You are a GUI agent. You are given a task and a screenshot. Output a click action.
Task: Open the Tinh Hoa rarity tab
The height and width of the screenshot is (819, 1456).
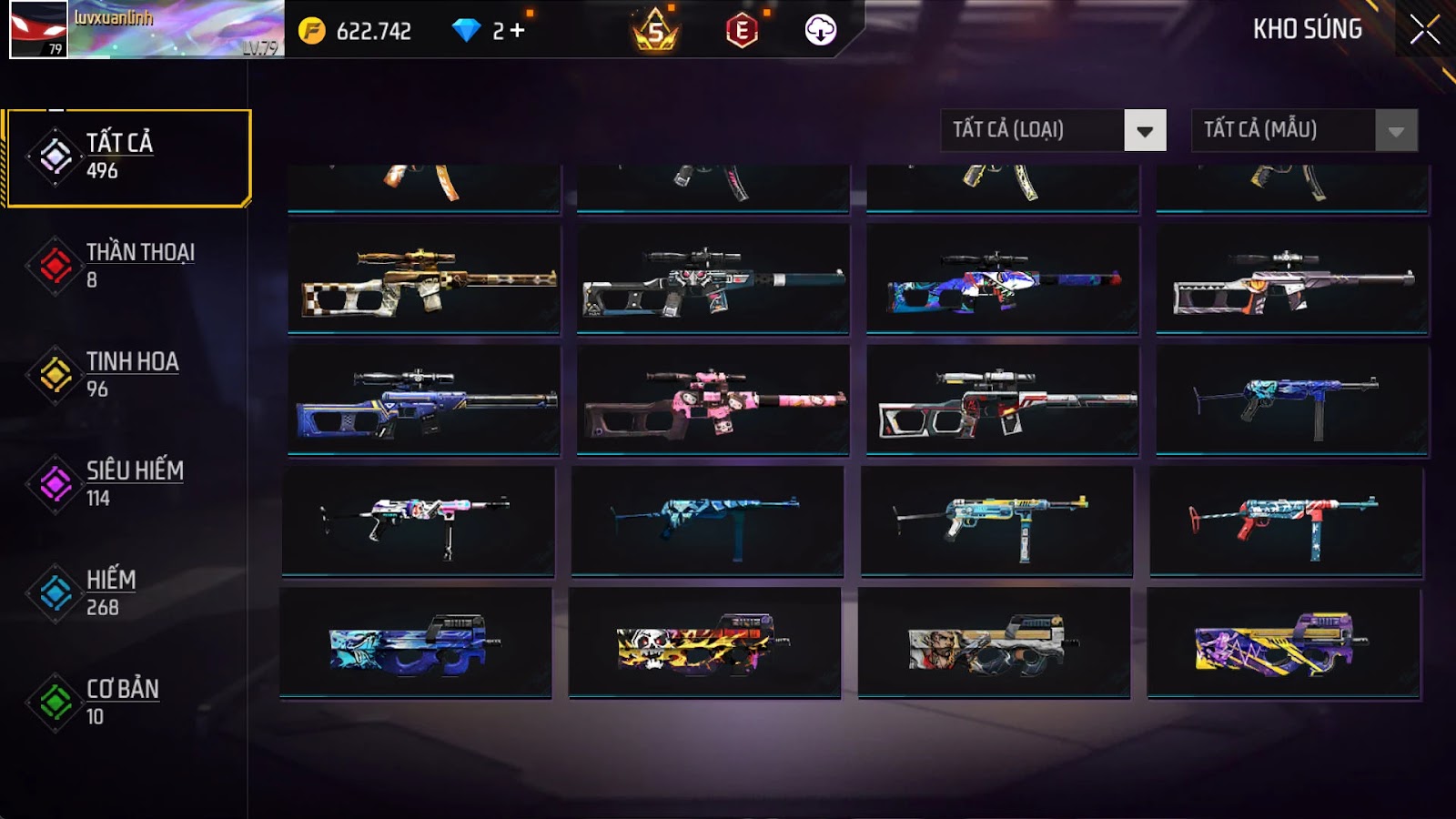[127, 375]
